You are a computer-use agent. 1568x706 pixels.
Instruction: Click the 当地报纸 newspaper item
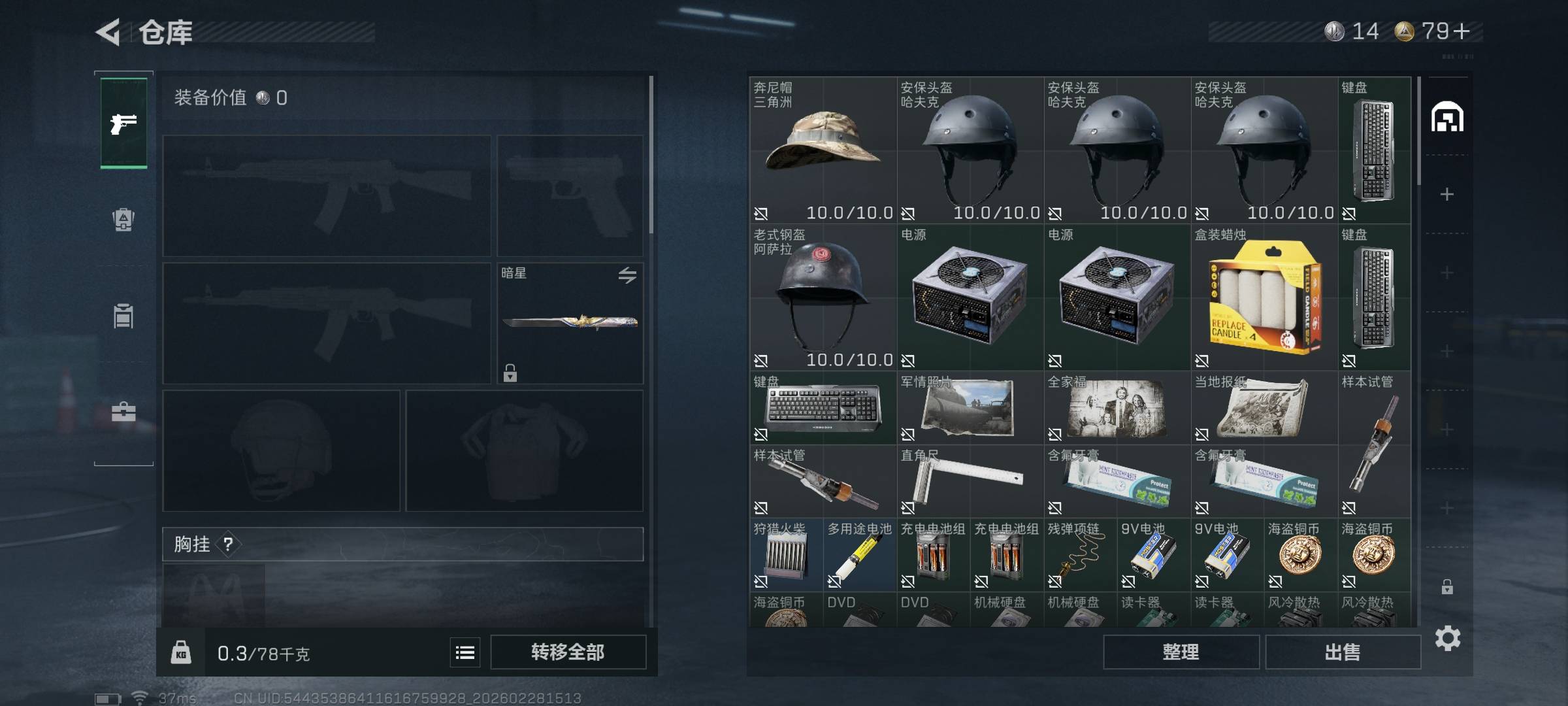pos(1264,408)
